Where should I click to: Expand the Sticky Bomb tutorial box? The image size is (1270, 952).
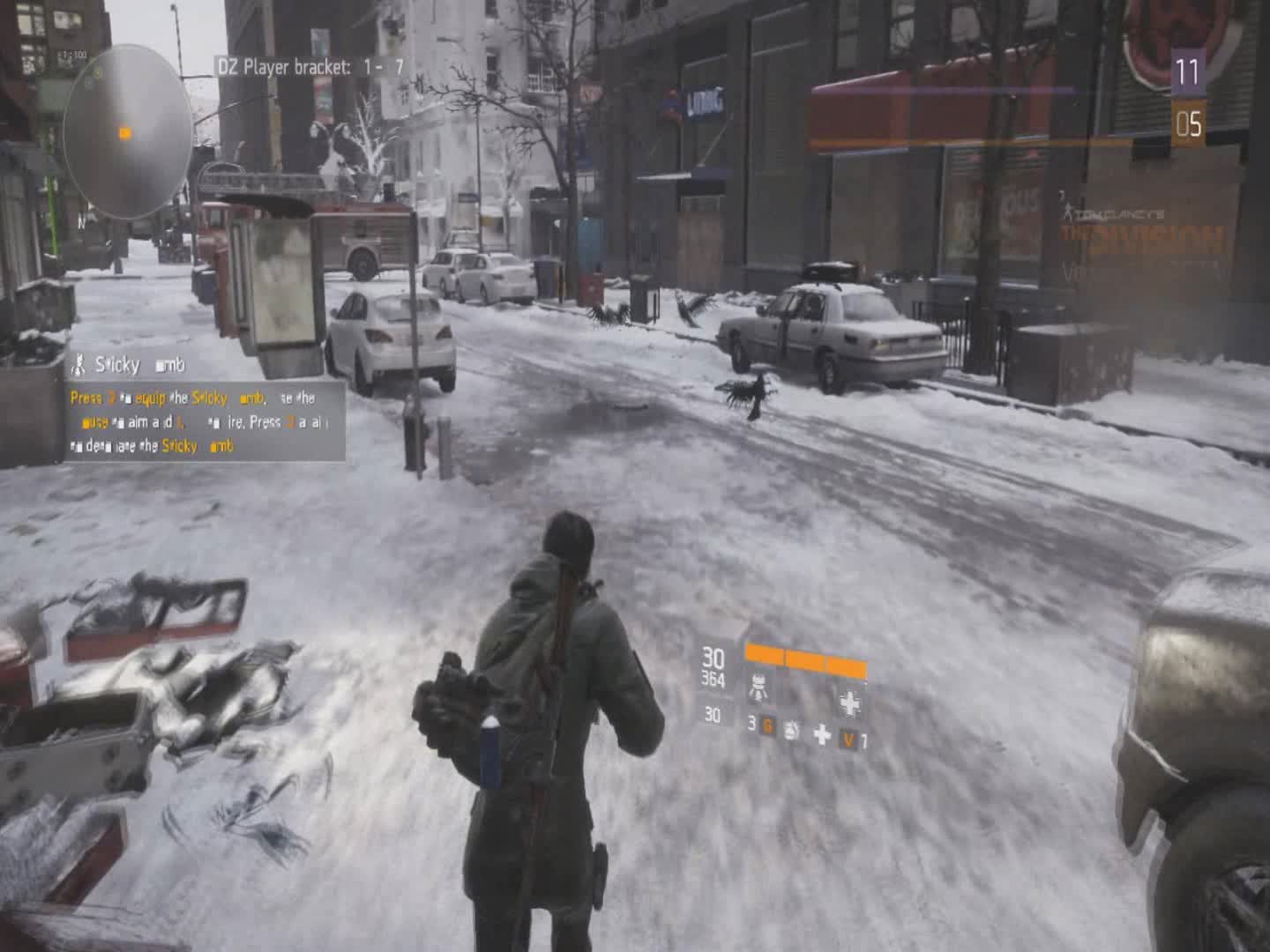pyautogui.click(x=203, y=421)
